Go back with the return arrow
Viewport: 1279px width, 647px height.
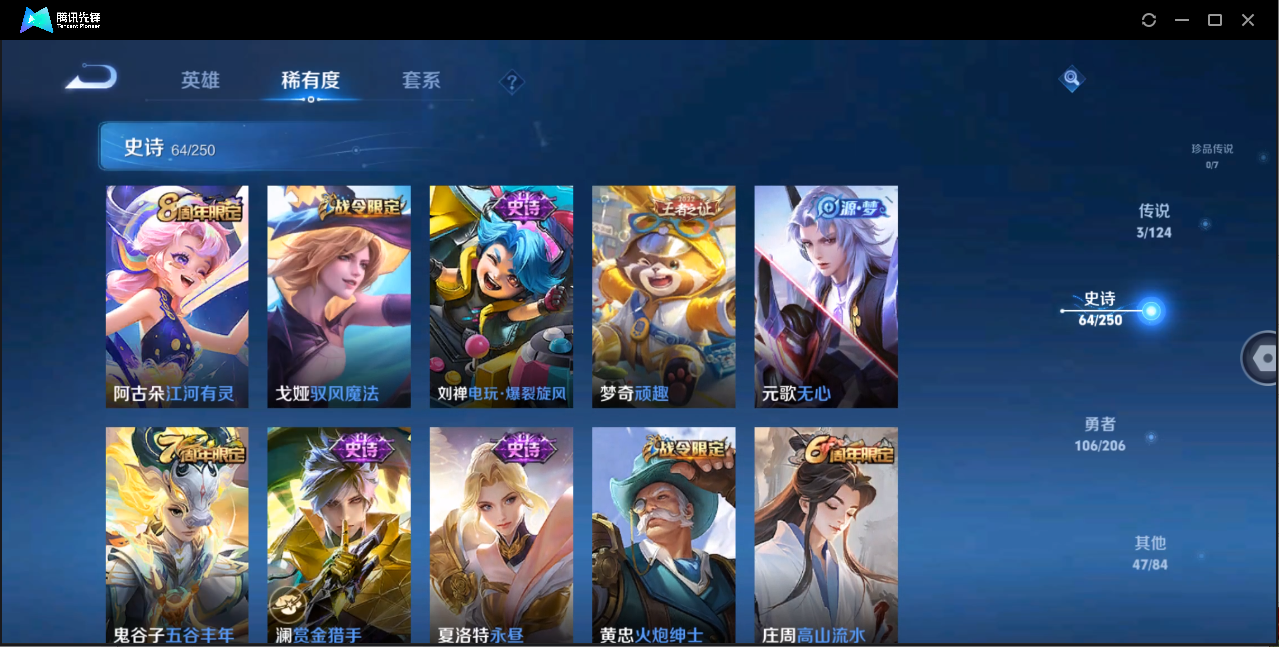tap(91, 78)
